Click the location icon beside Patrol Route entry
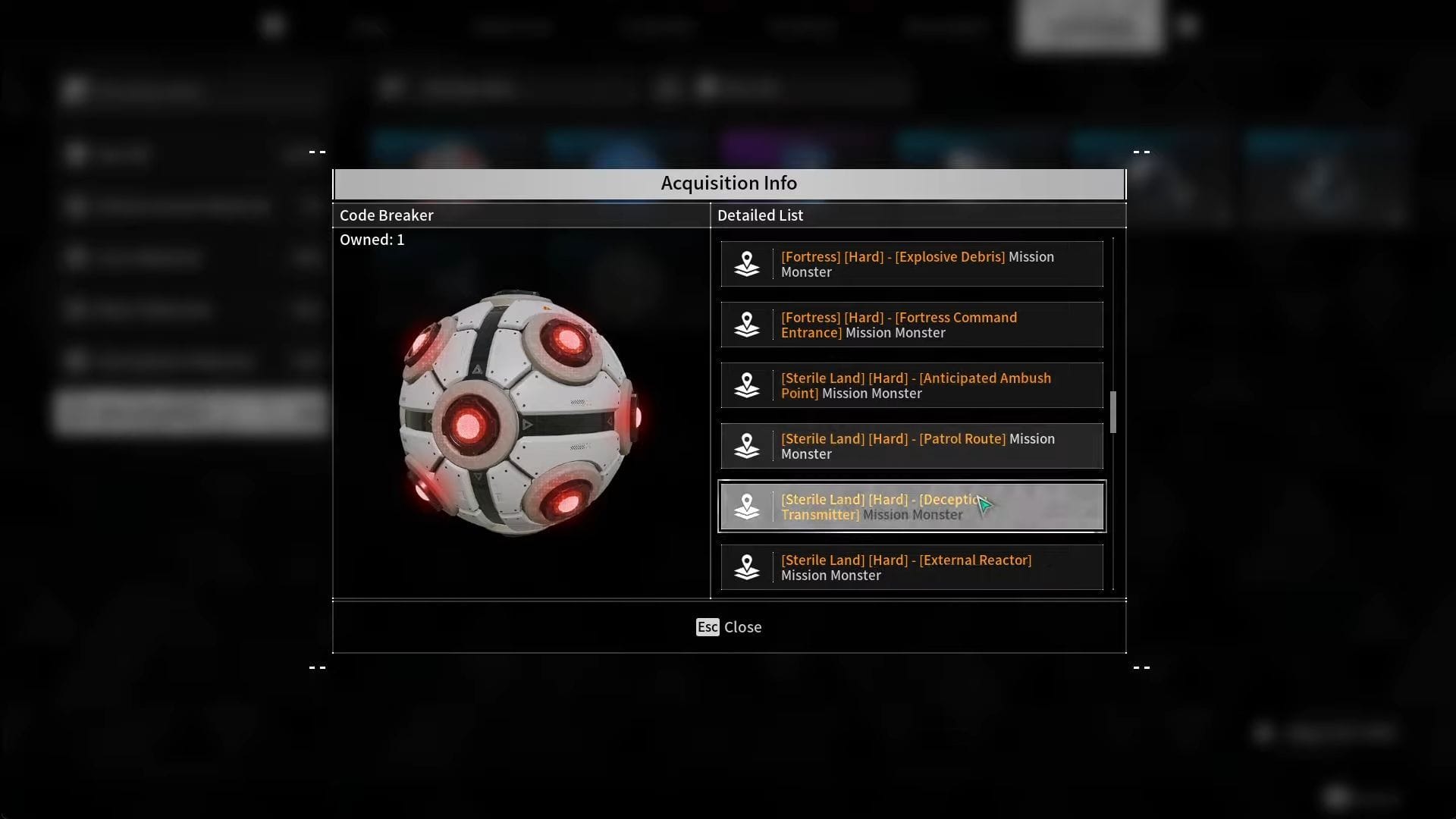1456x819 pixels. (x=748, y=446)
